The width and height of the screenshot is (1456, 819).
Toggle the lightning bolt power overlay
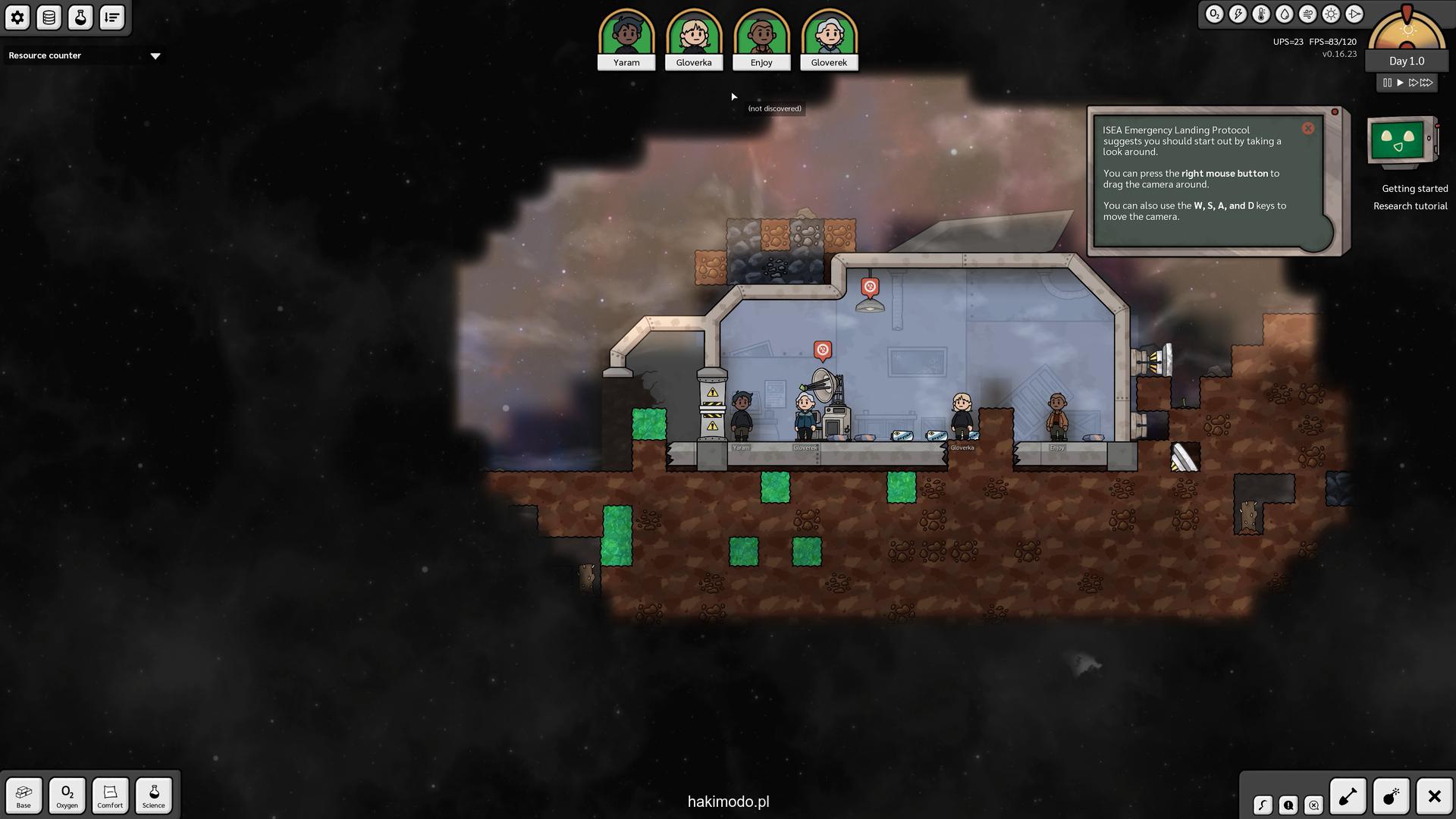point(1238,14)
